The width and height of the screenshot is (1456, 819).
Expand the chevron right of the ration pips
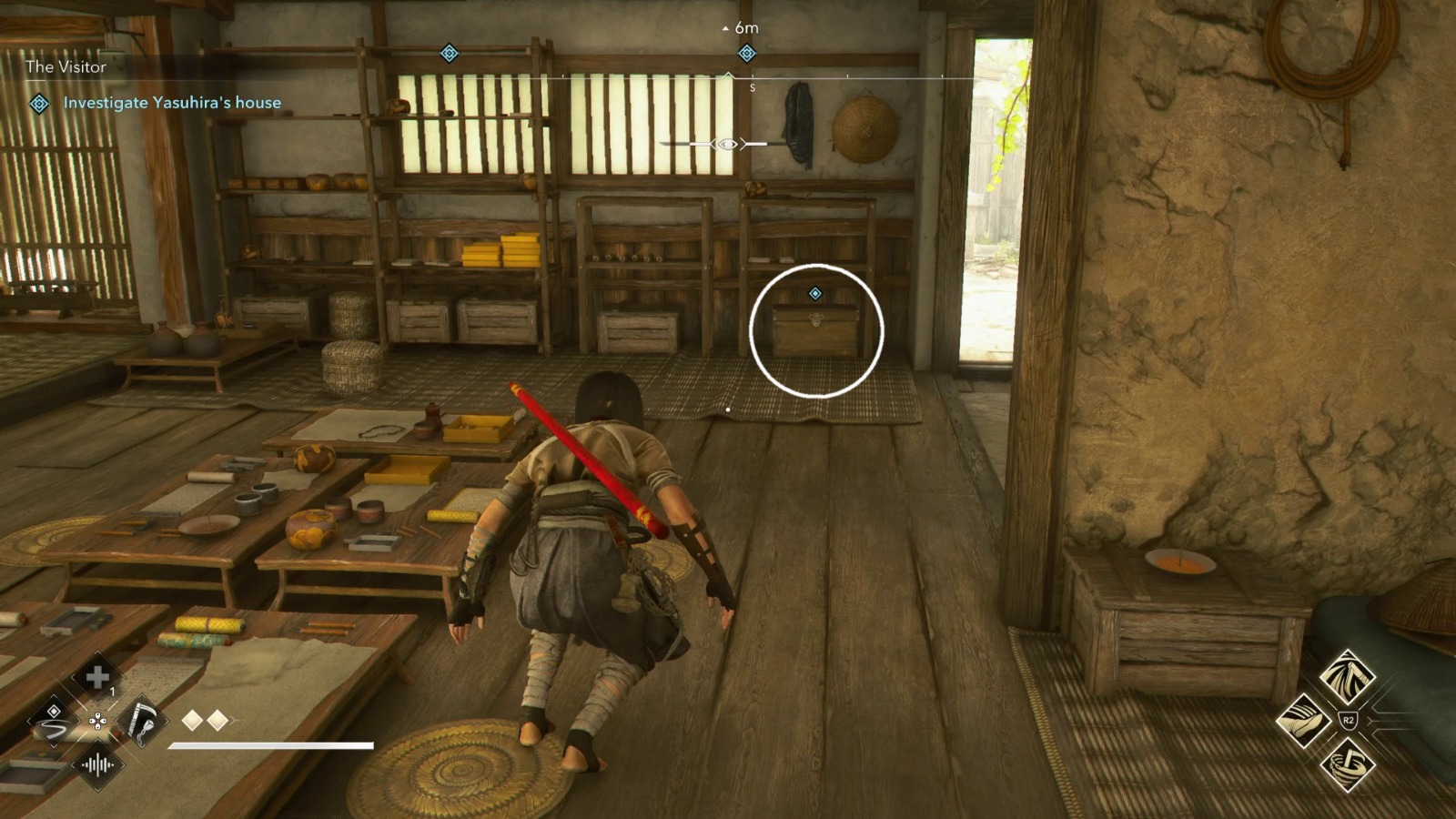click(x=235, y=720)
